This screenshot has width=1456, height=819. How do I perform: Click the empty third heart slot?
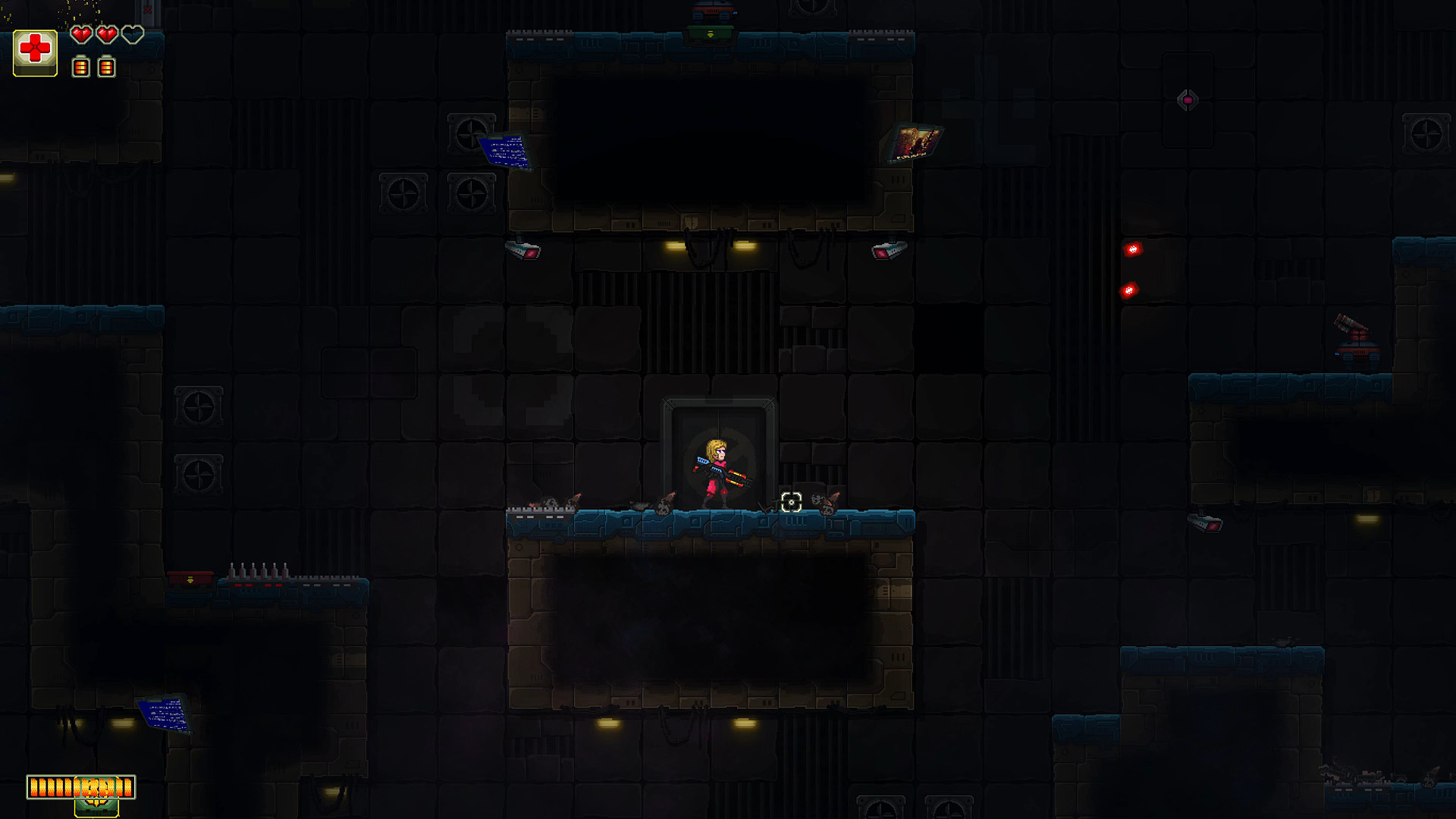point(133,34)
